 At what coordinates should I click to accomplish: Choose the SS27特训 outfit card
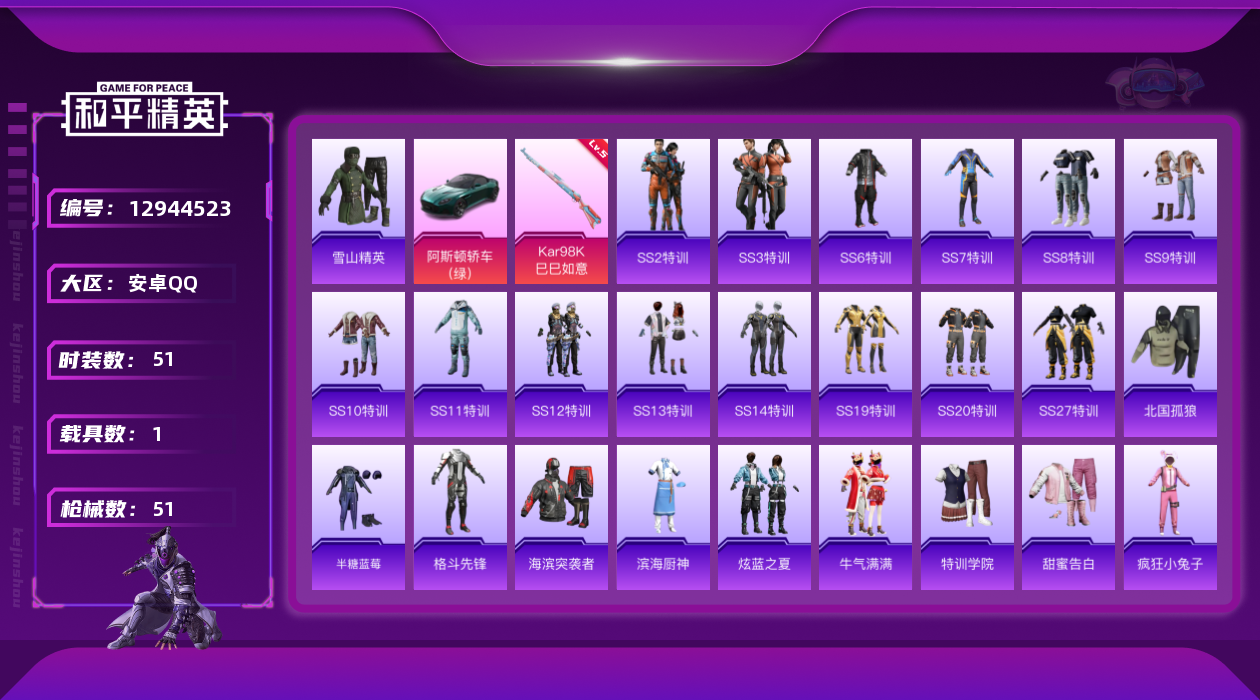pyautogui.click(x=1068, y=364)
